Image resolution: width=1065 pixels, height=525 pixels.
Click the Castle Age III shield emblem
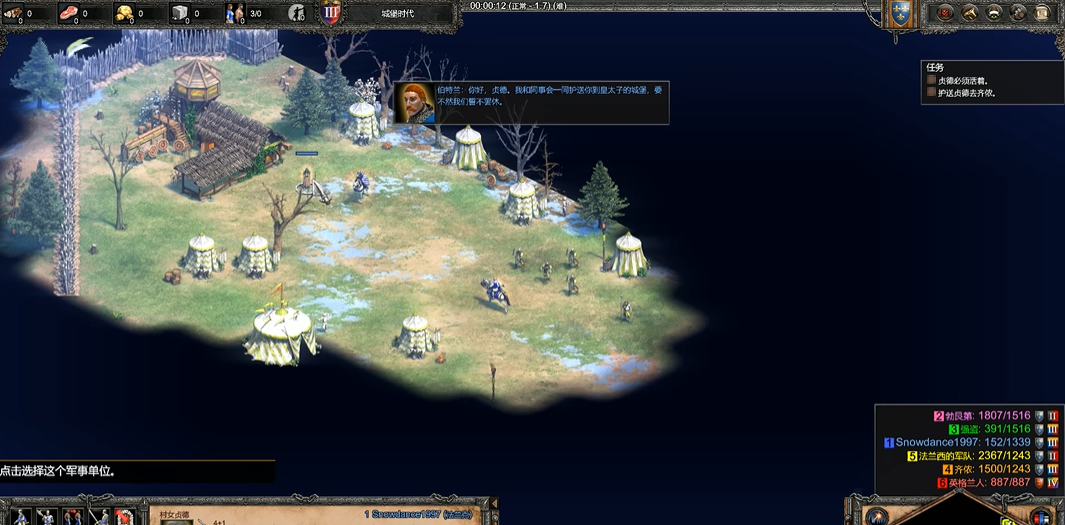tap(331, 13)
